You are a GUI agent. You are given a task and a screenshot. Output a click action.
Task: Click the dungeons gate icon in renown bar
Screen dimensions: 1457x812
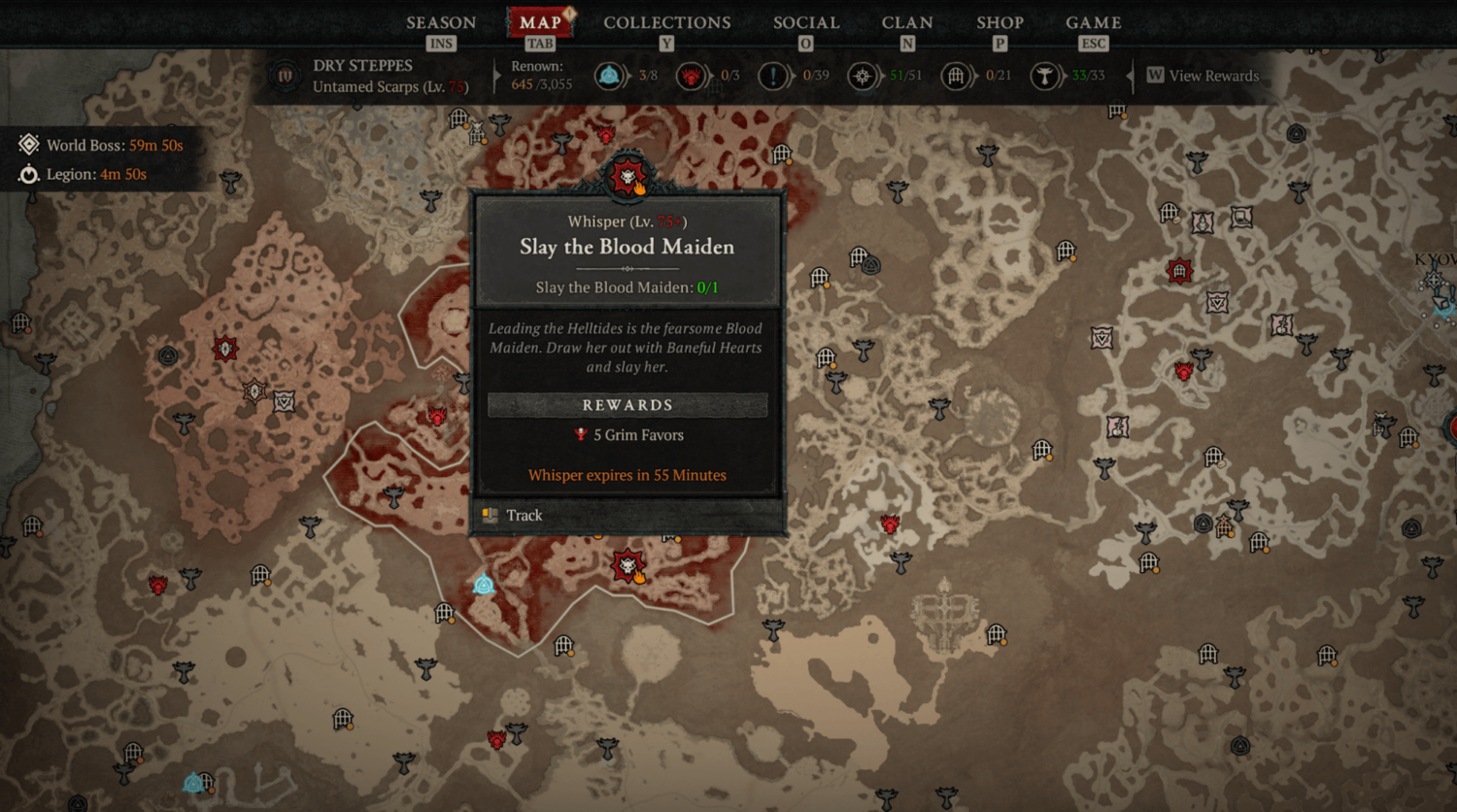[x=956, y=76]
